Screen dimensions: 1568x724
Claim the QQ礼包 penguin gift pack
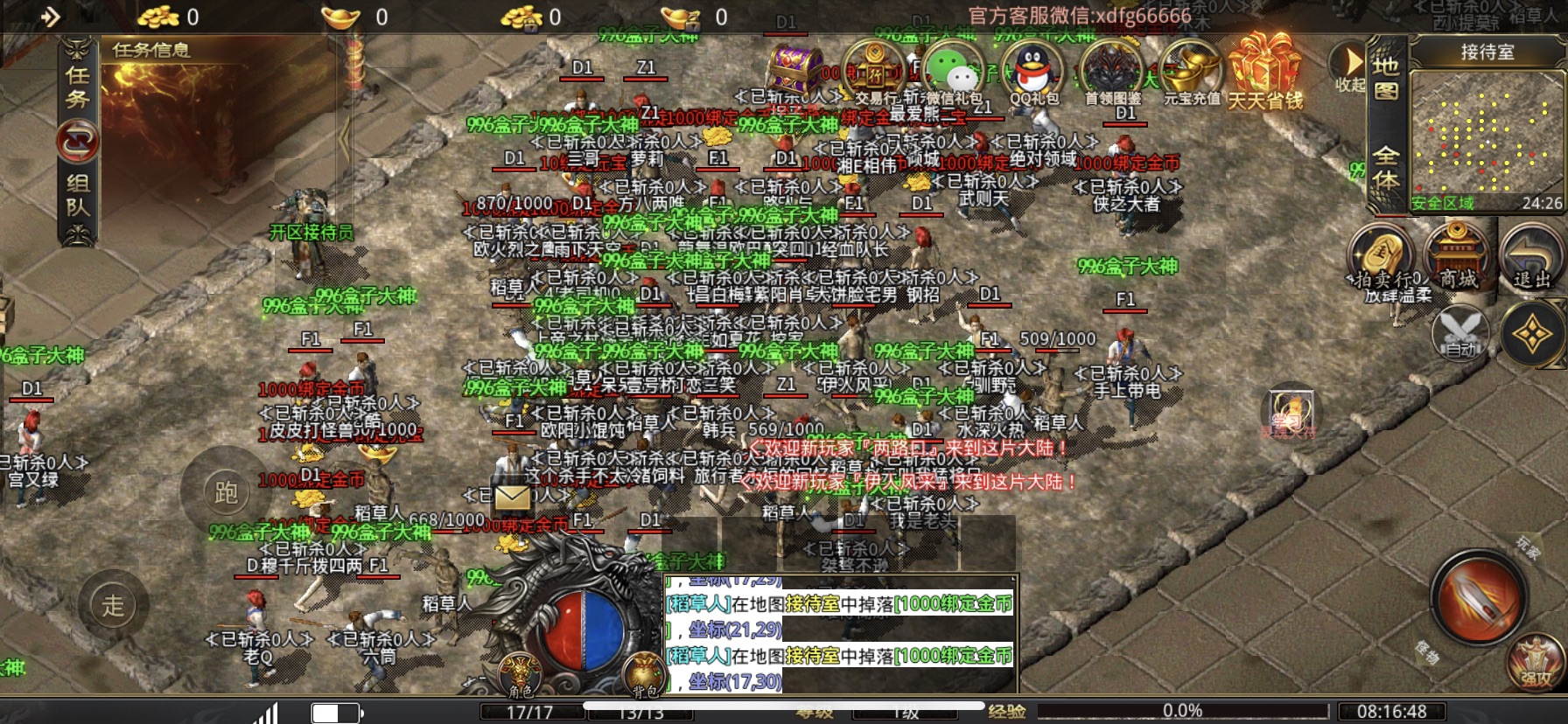click(x=1032, y=73)
